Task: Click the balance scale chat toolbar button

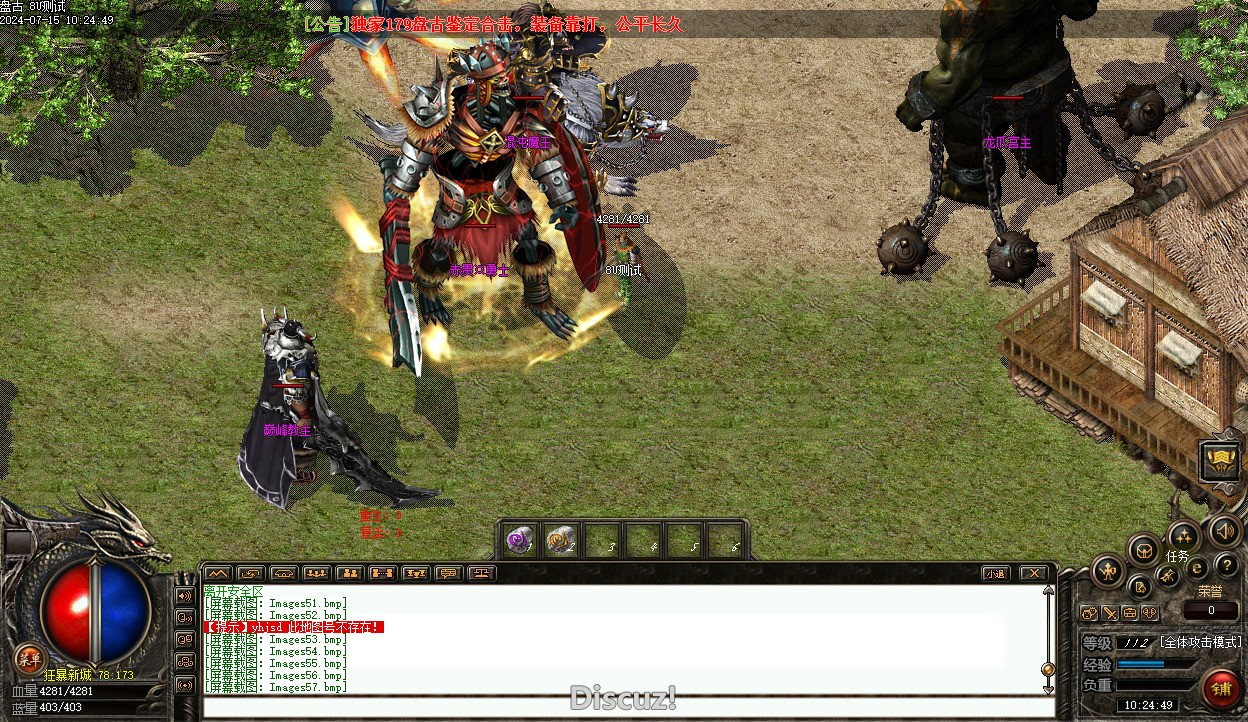Action: [481, 573]
